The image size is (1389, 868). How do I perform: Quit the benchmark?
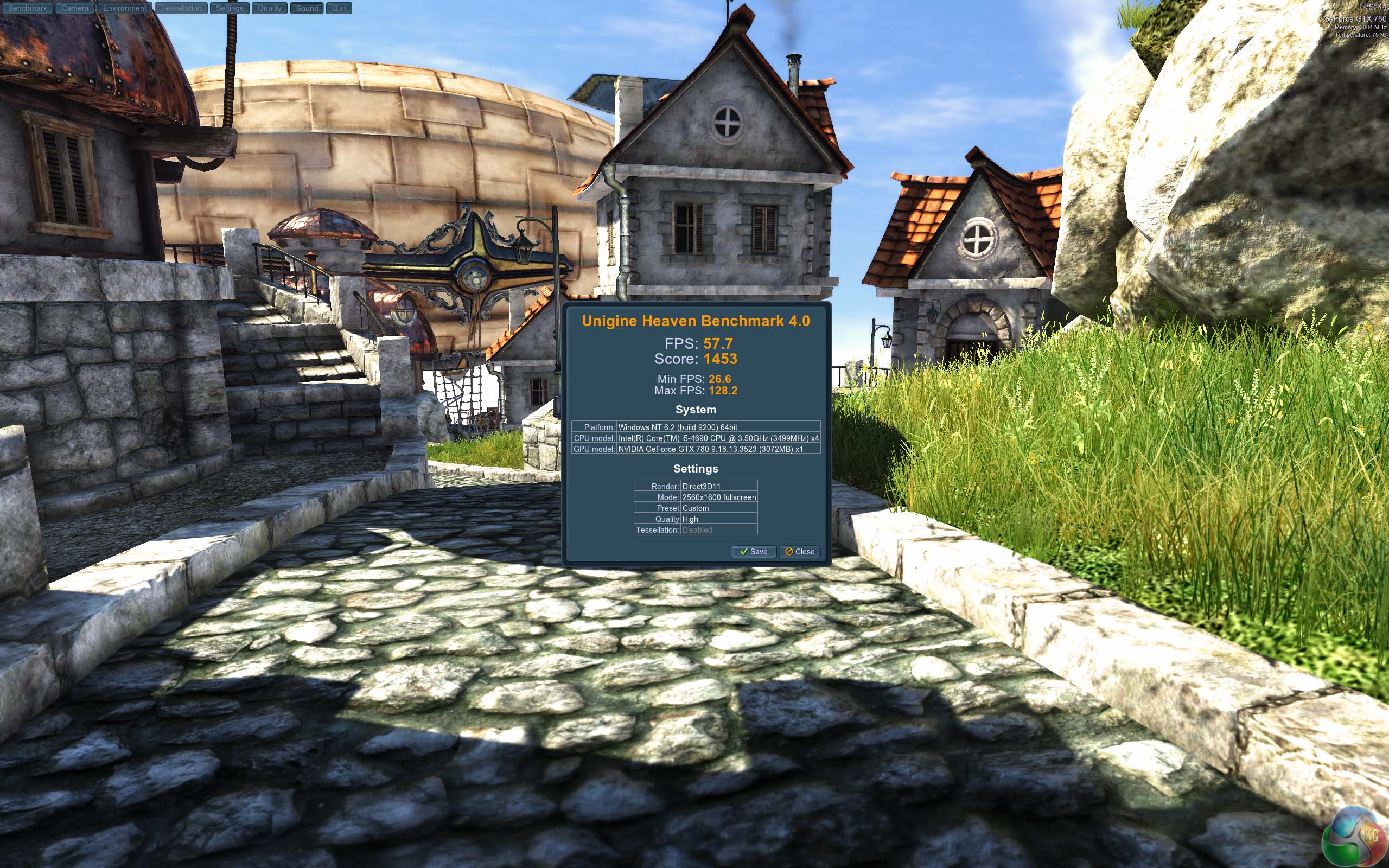pyautogui.click(x=339, y=8)
